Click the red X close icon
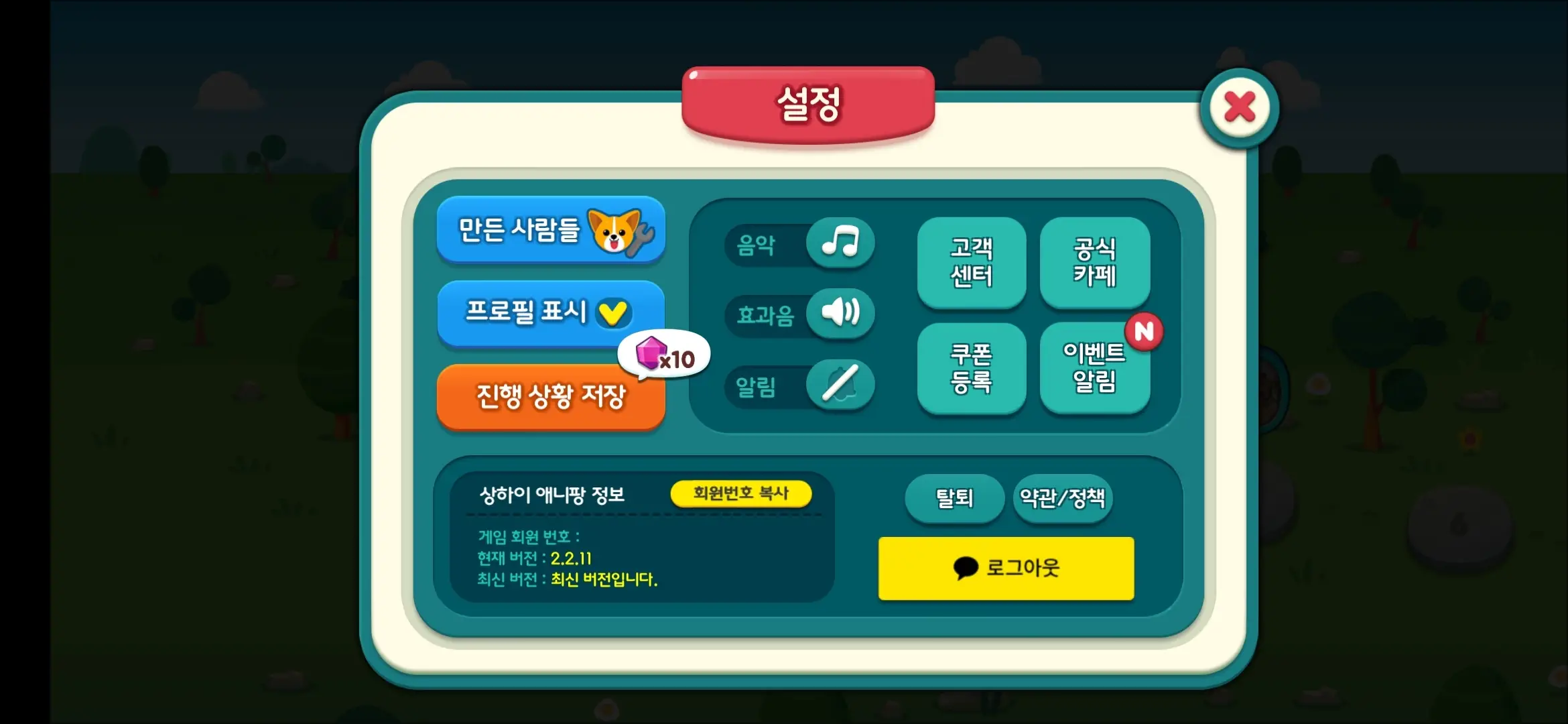 1239,107
